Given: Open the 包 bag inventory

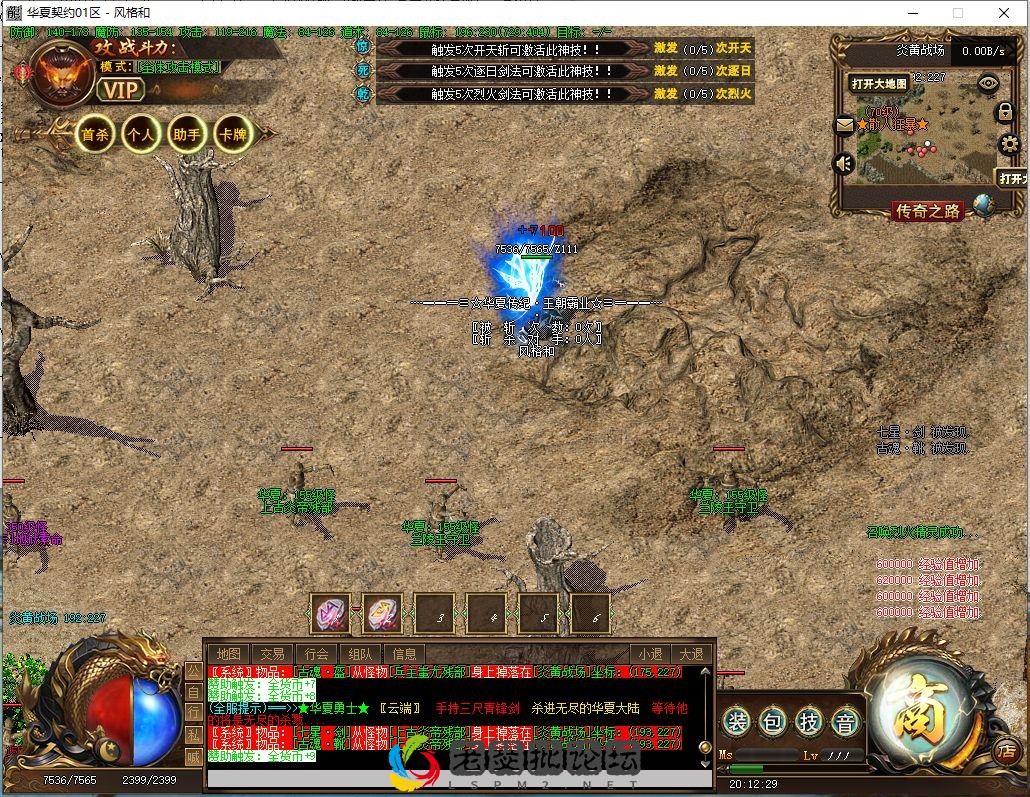Looking at the screenshot, I should click(773, 720).
